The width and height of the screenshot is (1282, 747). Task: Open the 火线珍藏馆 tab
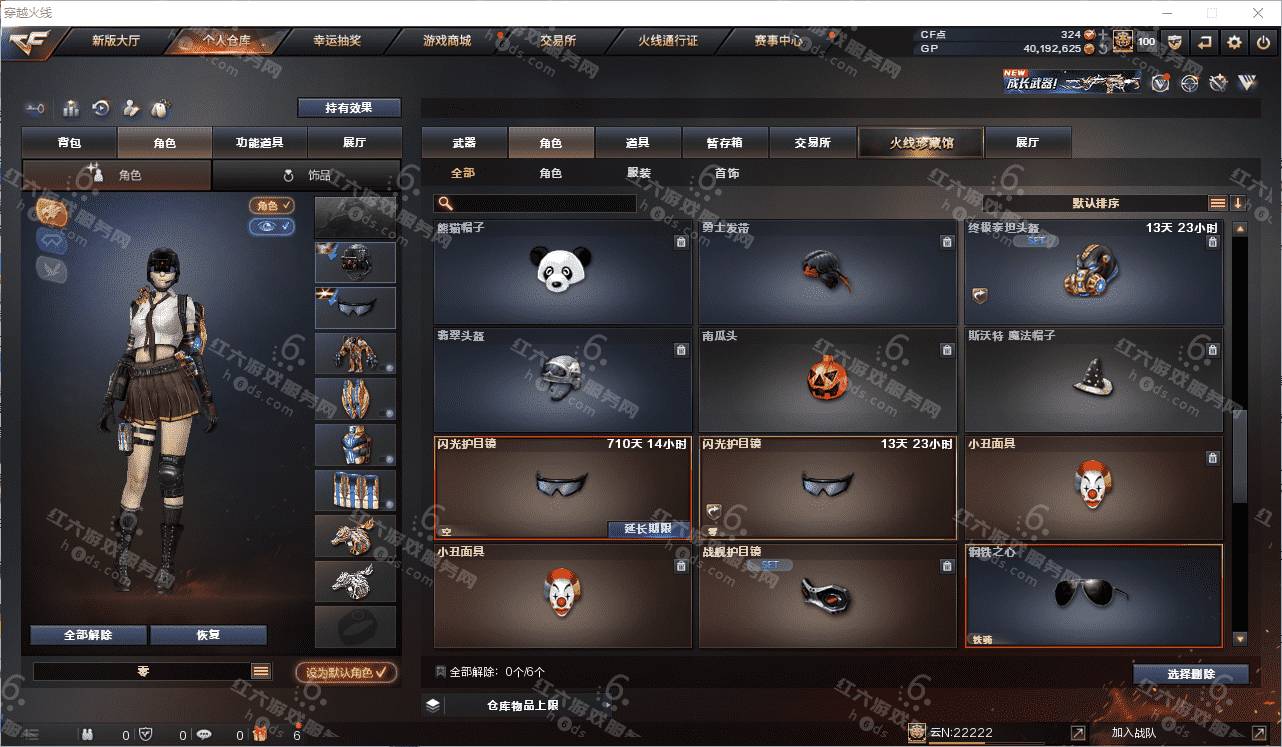click(921, 143)
